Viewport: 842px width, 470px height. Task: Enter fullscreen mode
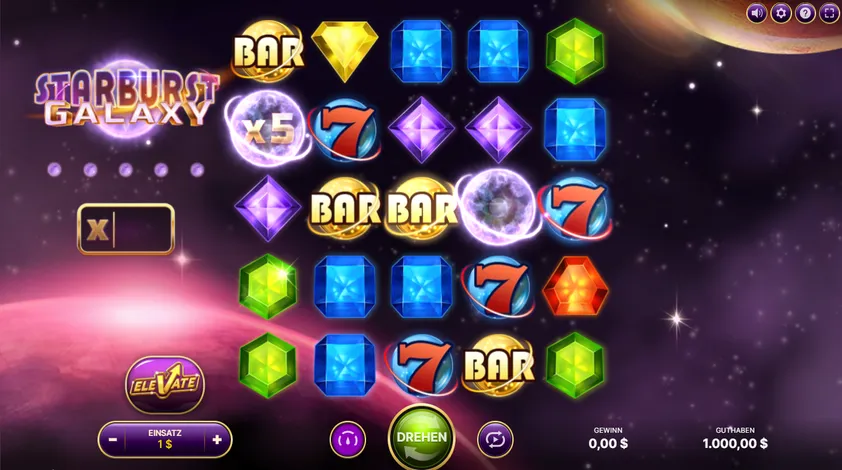point(829,13)
